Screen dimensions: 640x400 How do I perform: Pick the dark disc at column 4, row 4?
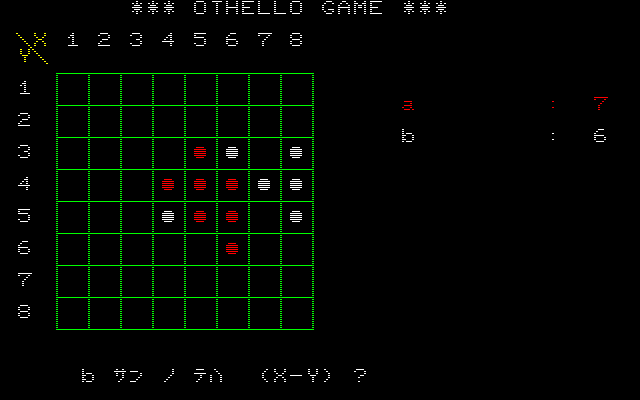[168, 184]
